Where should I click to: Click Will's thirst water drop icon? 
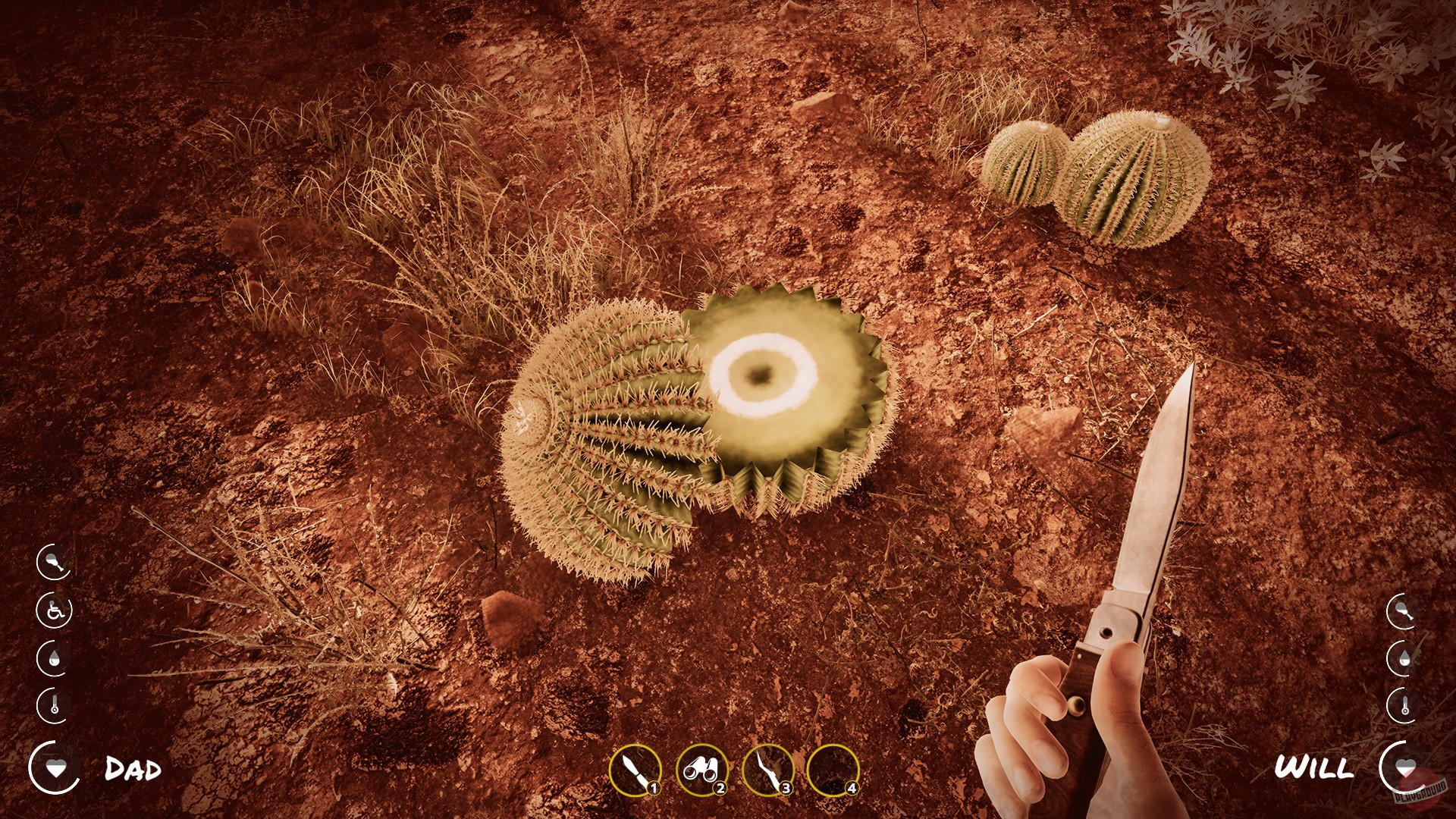click(1404, 658)
